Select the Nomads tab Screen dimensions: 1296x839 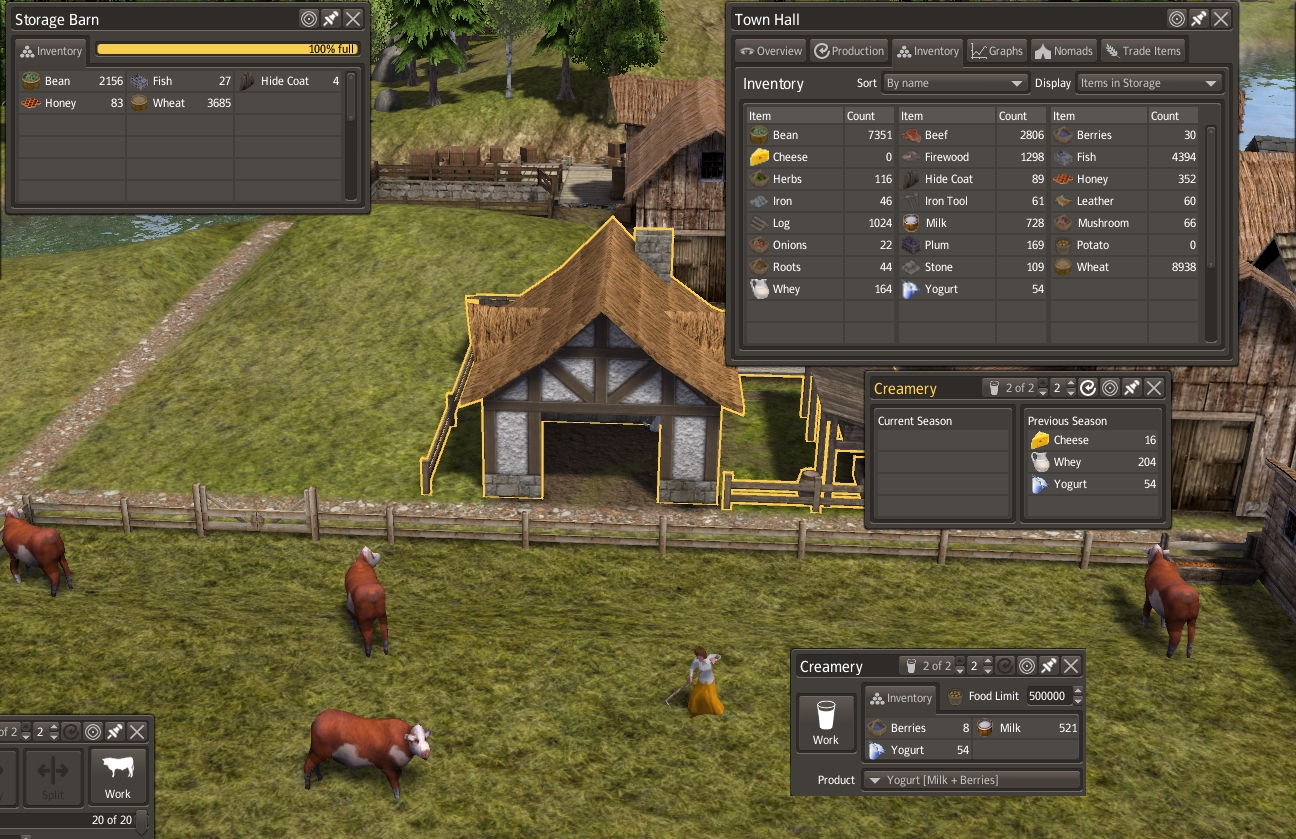(x=1064, y=51)
